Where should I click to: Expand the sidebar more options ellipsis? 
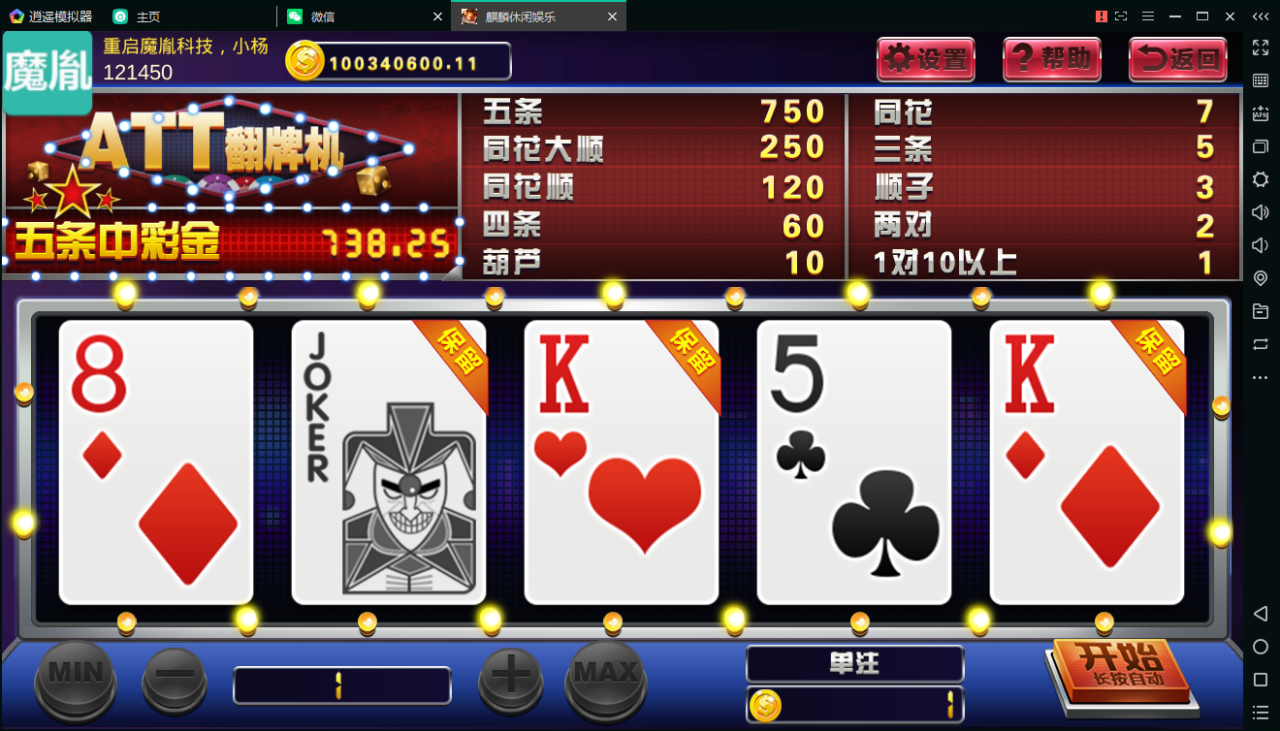1259,377
